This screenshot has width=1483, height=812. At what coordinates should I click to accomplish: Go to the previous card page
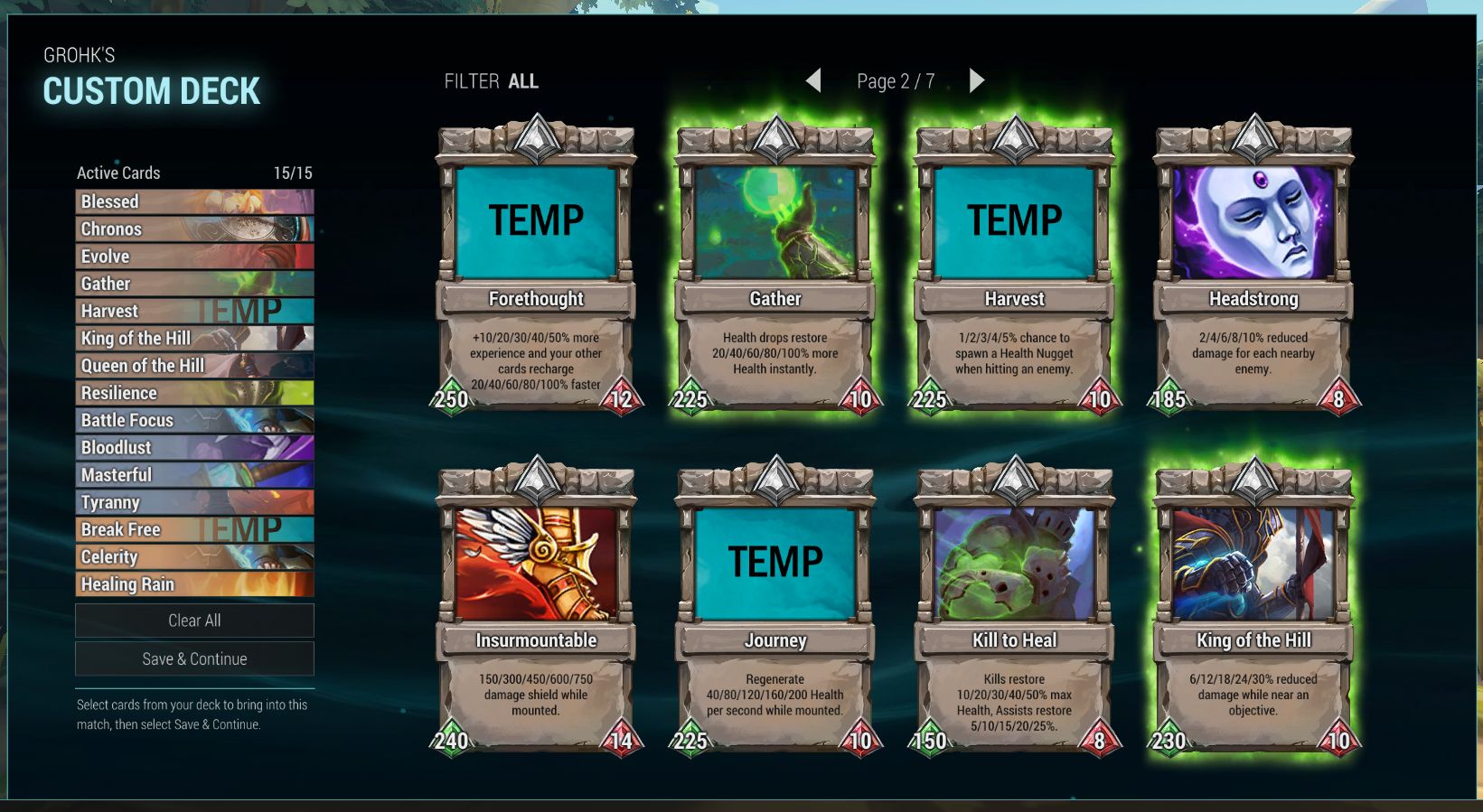(813, 81)
